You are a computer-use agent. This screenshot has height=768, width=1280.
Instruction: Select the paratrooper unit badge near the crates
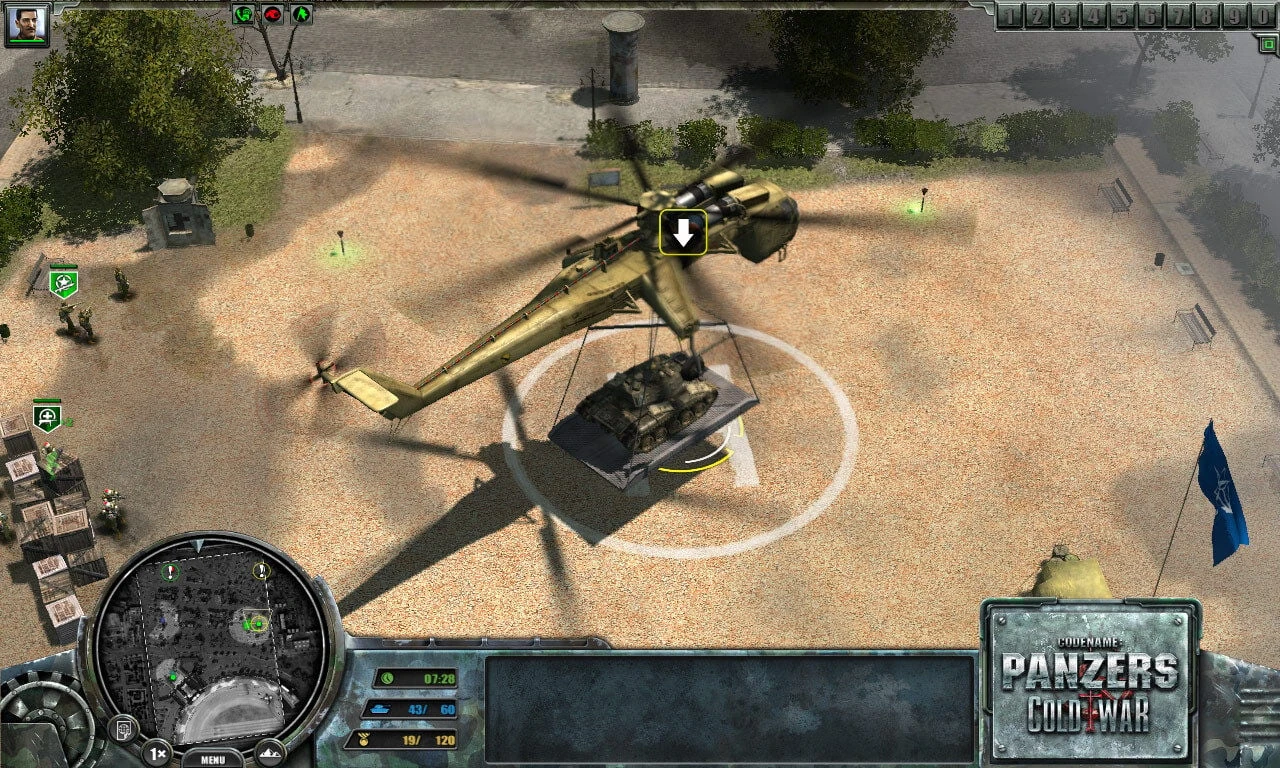(x=45, y=416)
